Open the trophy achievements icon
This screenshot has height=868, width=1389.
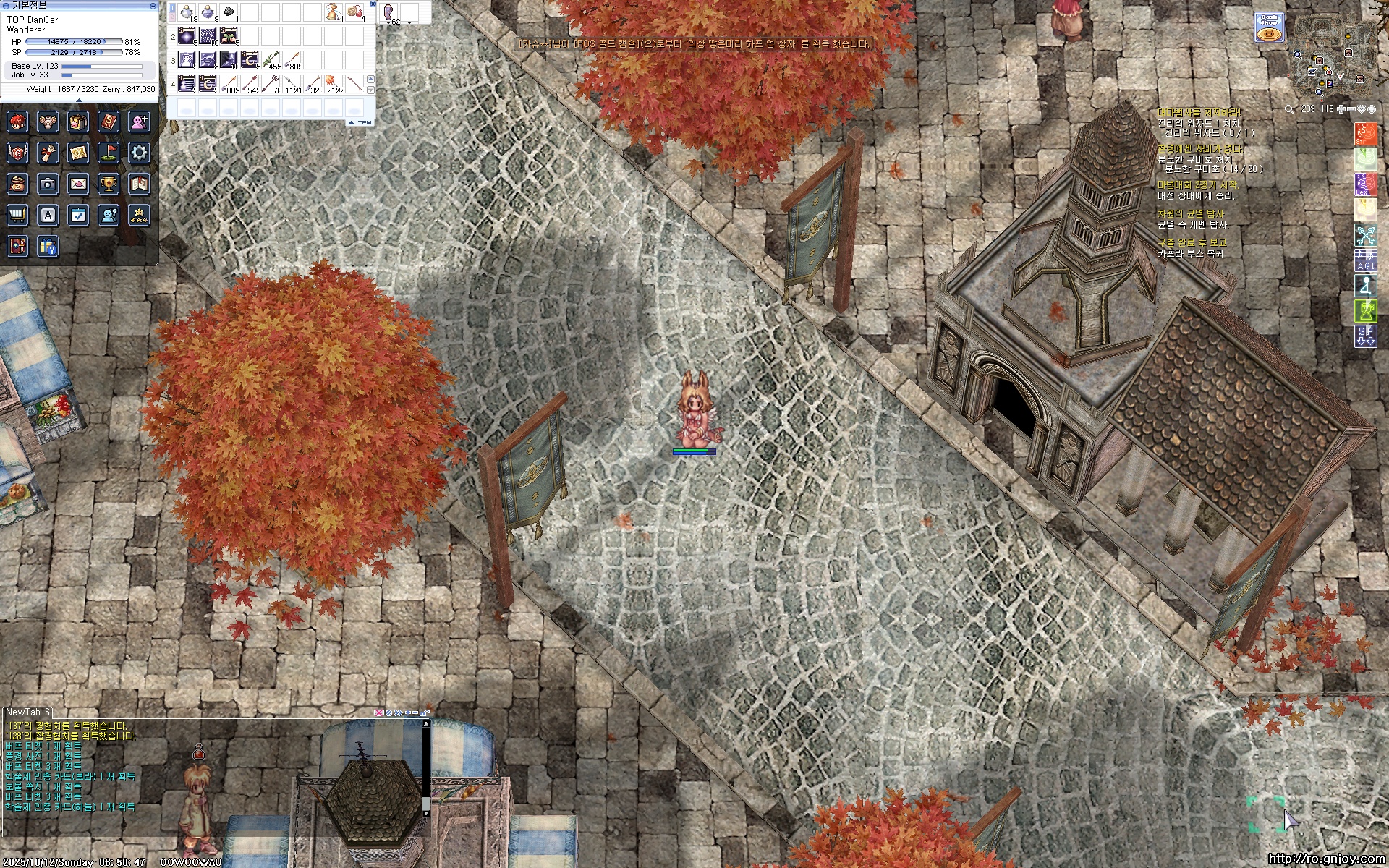(x=109, y=184)
